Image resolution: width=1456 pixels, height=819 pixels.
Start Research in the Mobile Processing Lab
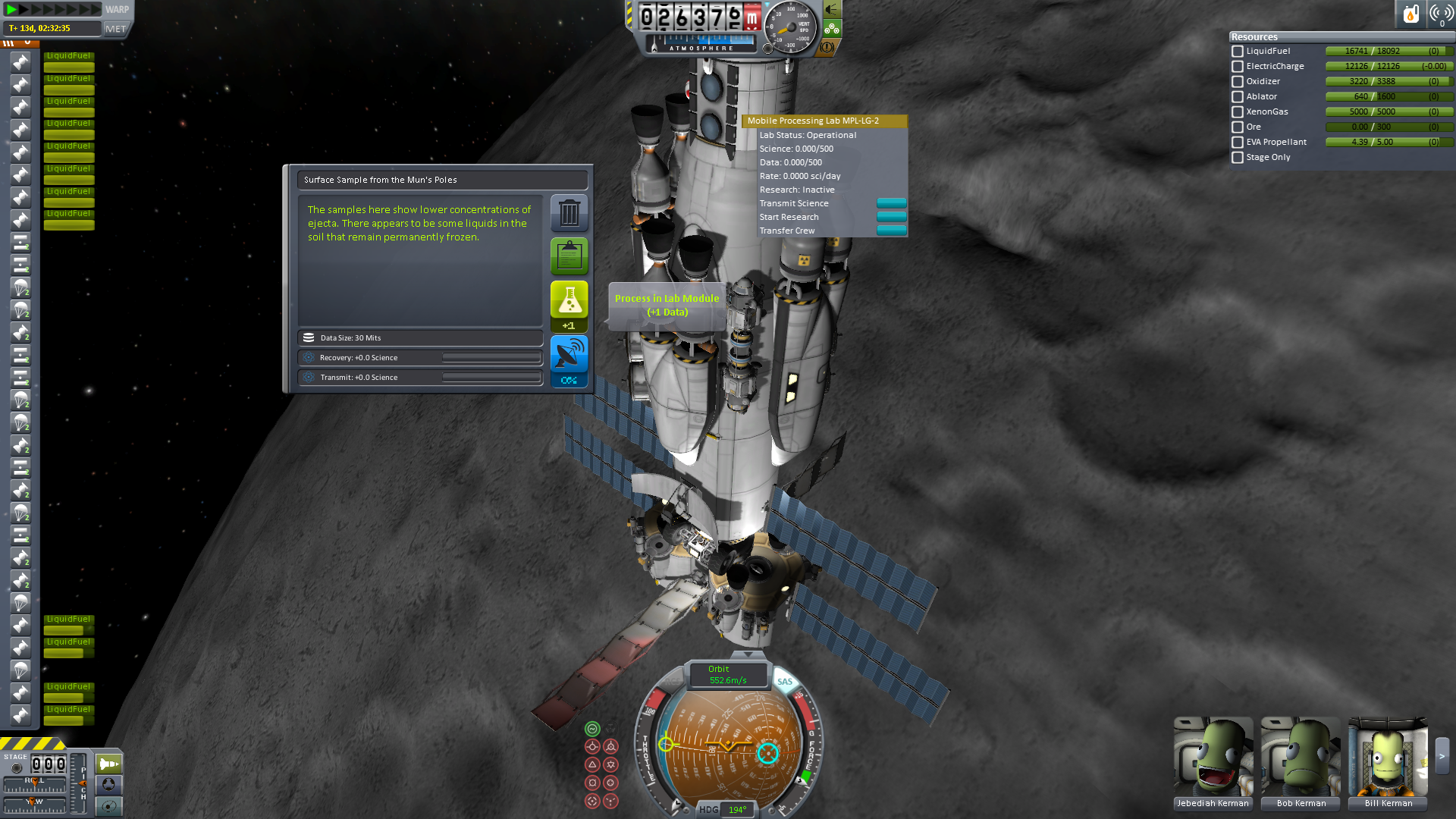coord(891,217)
